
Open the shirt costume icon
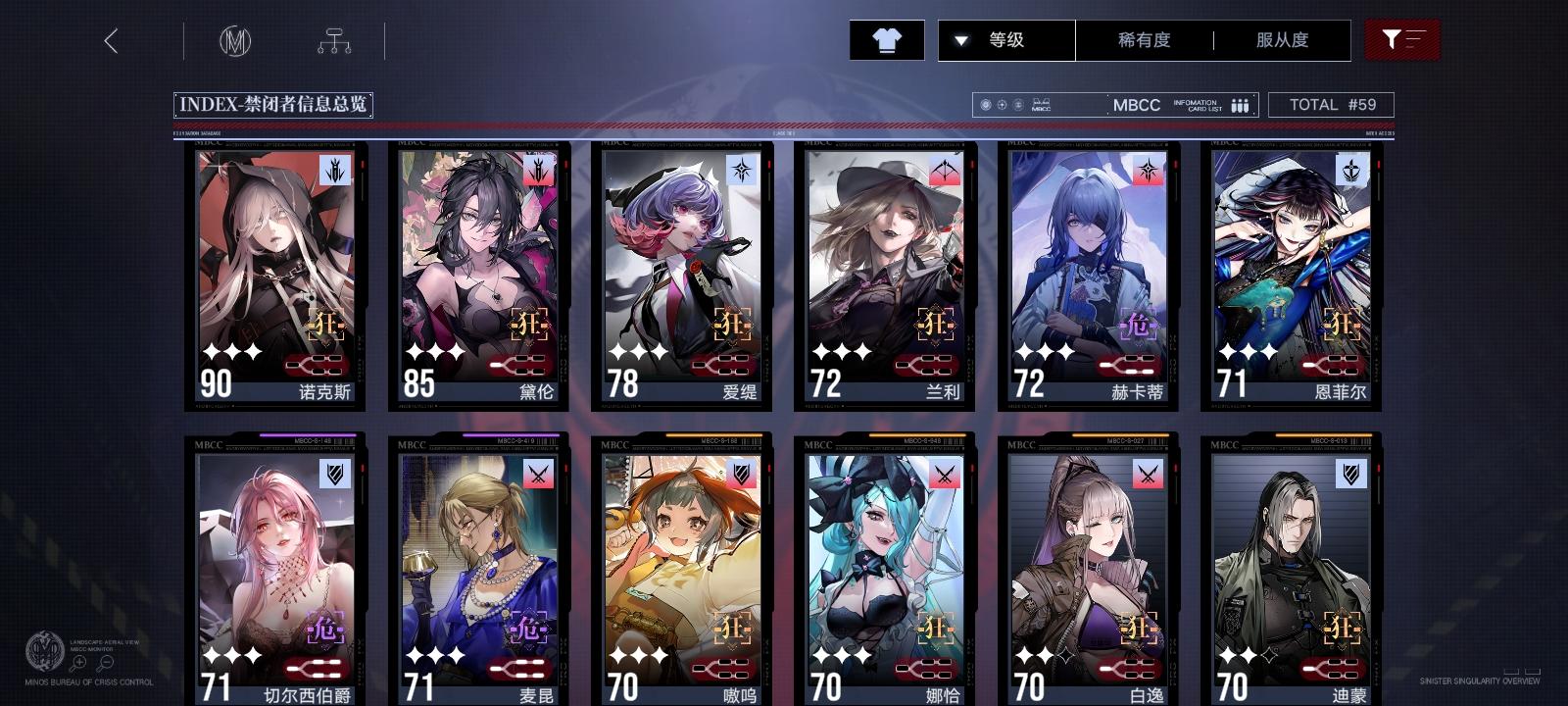pos(888,40)
